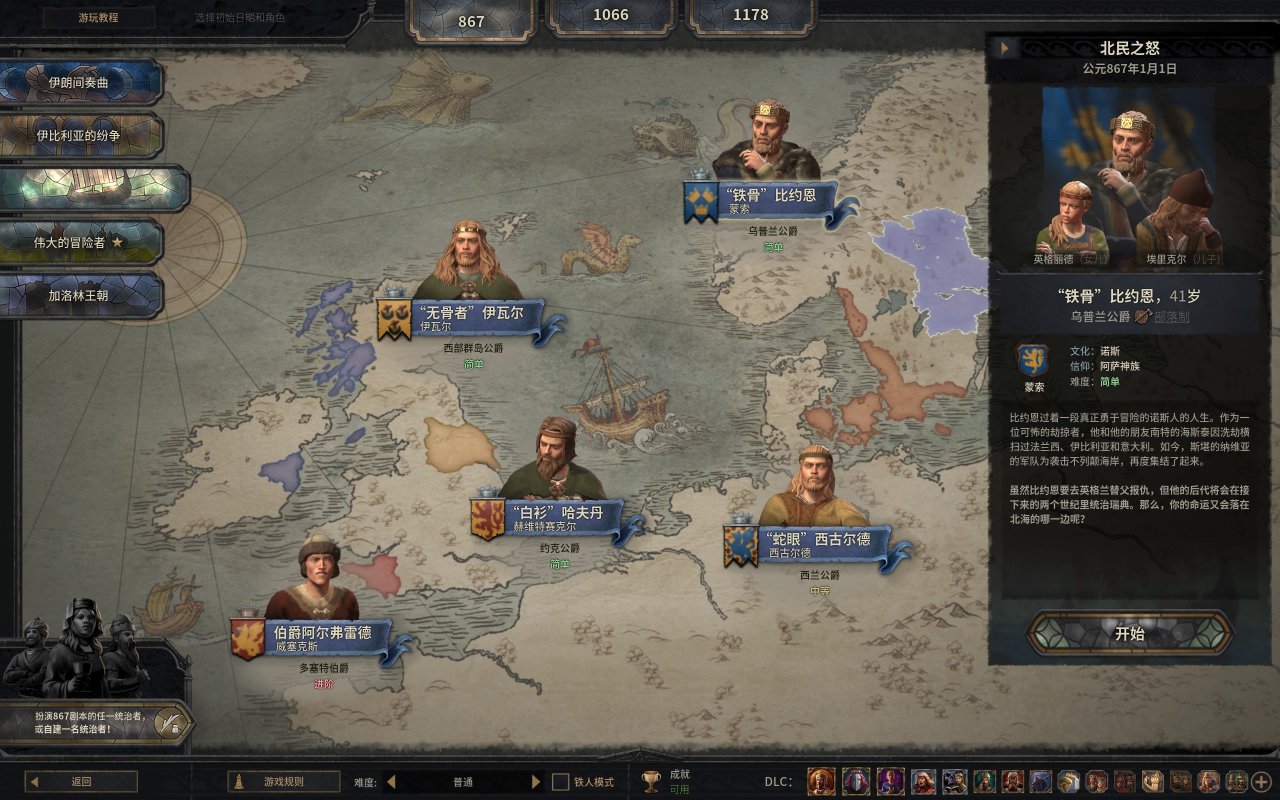Go back with the 返回 button

[81, 782]
